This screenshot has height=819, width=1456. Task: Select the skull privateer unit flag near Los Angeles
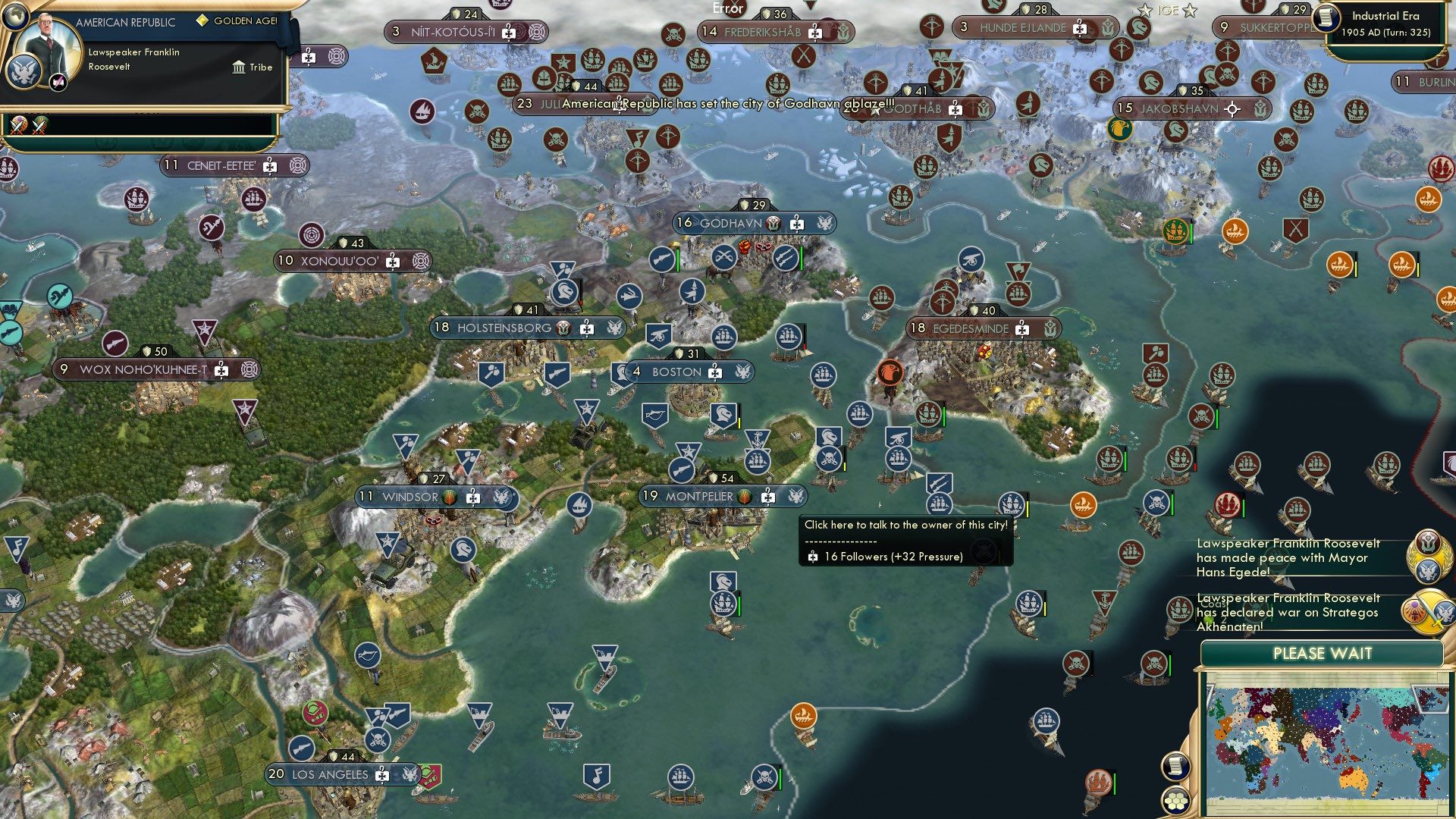click(377, 741)
